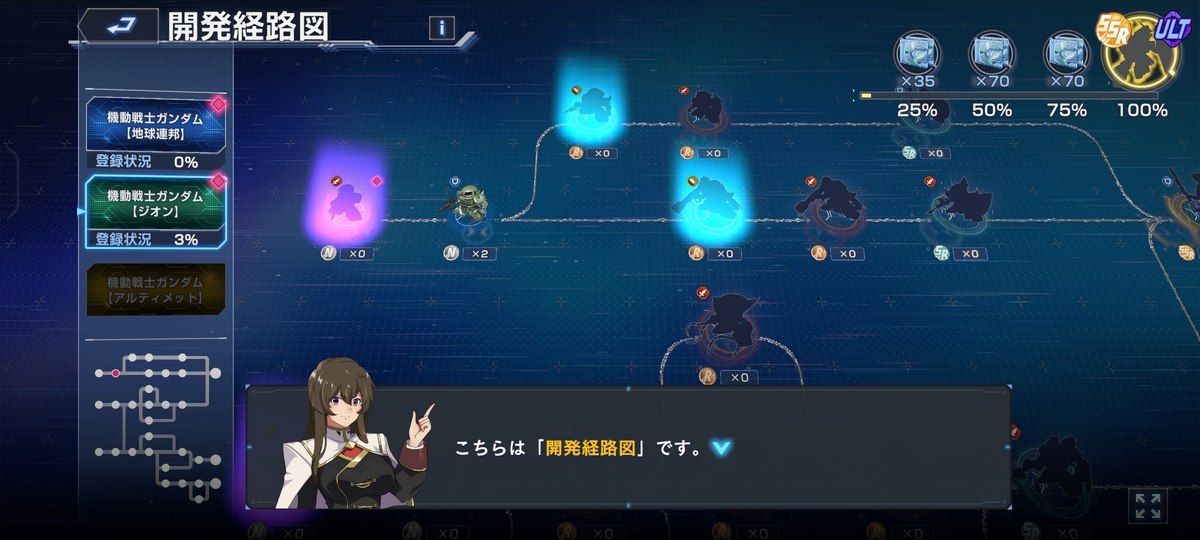Screen dimensions: 1200x540
Task: Toggle fullscreen with the expand arrows icon
Action: [1147, 505]
